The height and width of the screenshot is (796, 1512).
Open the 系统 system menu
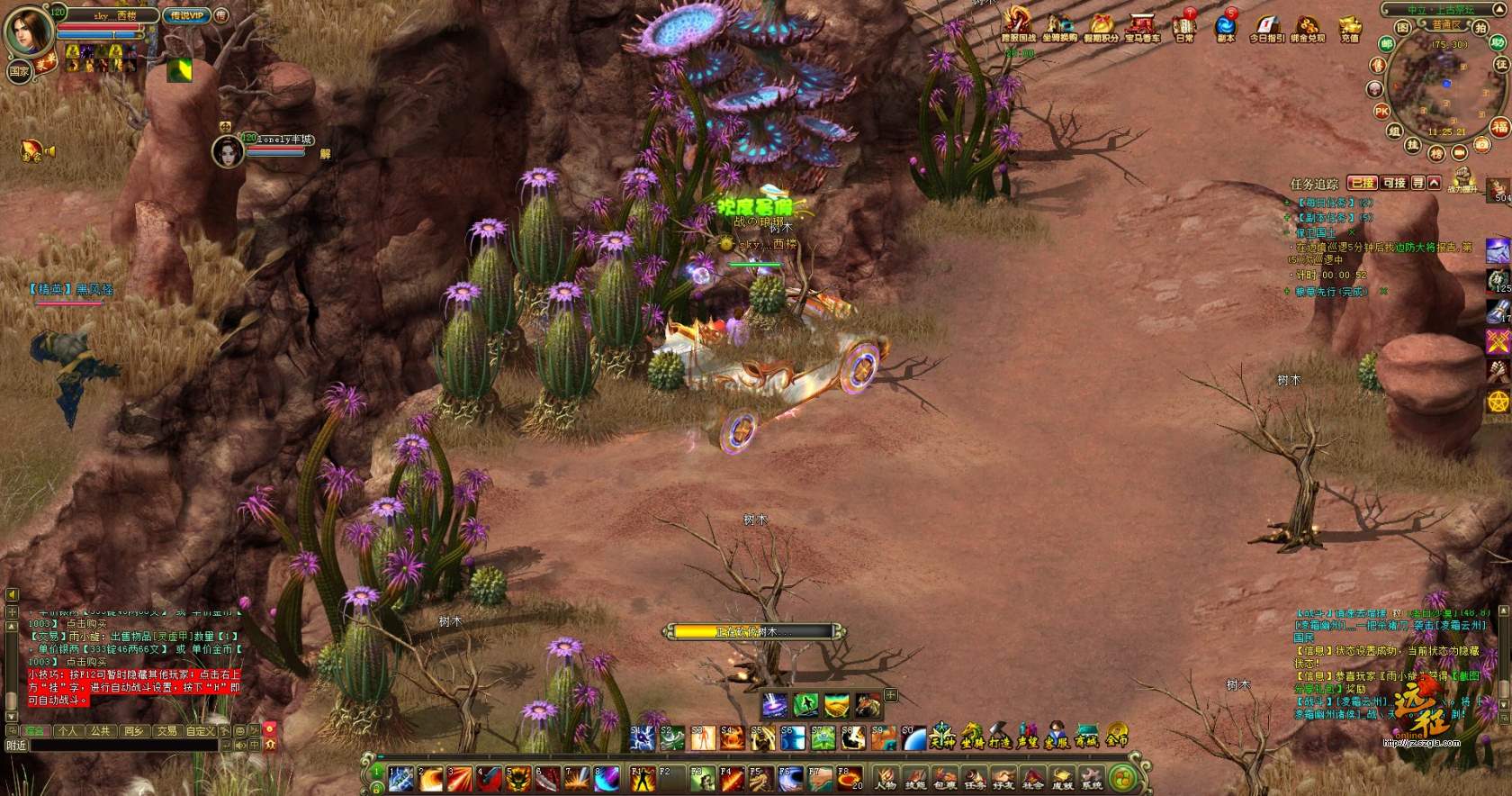[1092, 778]
